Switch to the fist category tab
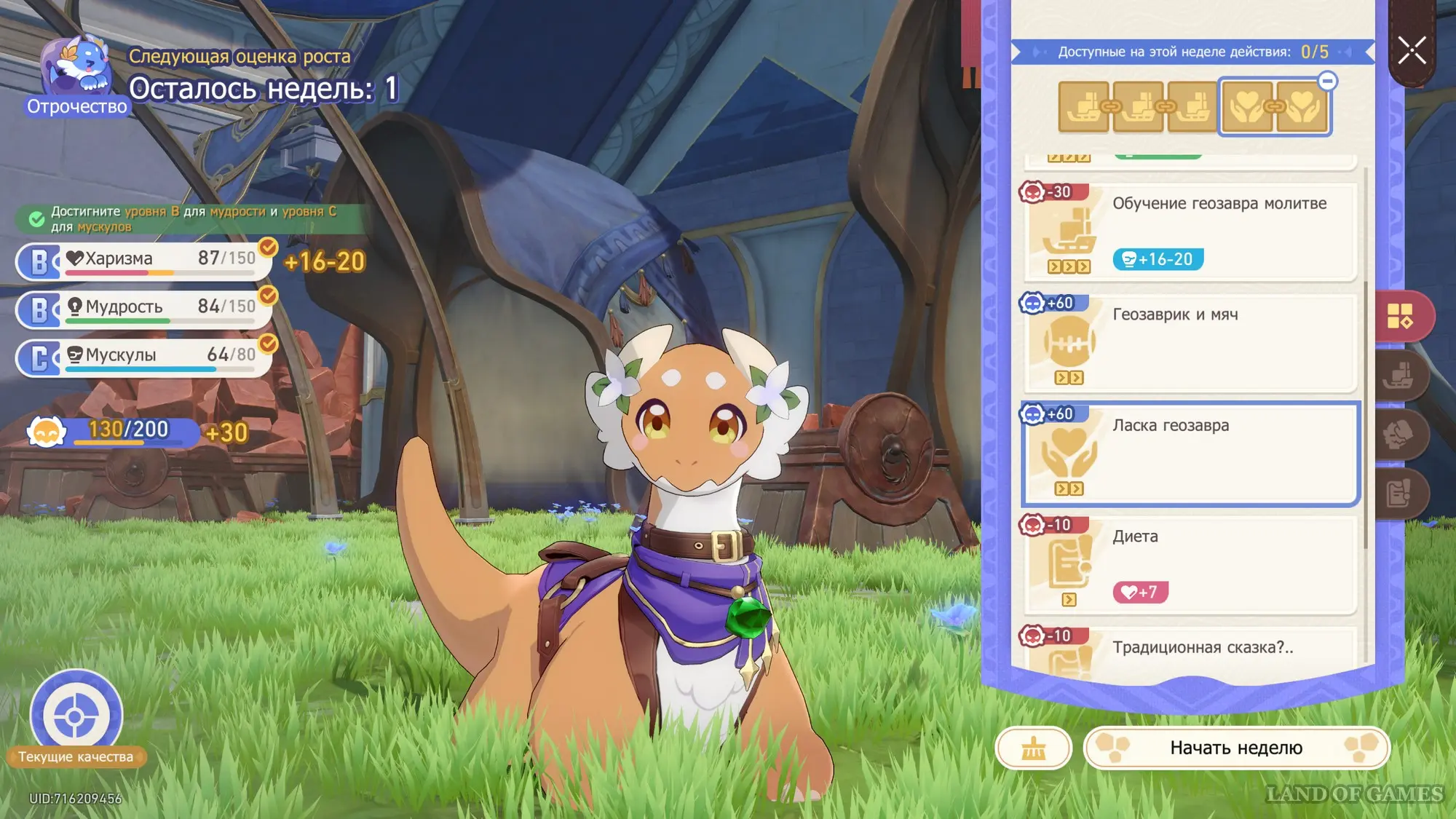The height and width of the screenshot is (819, 1456). tap(1400, 435)
